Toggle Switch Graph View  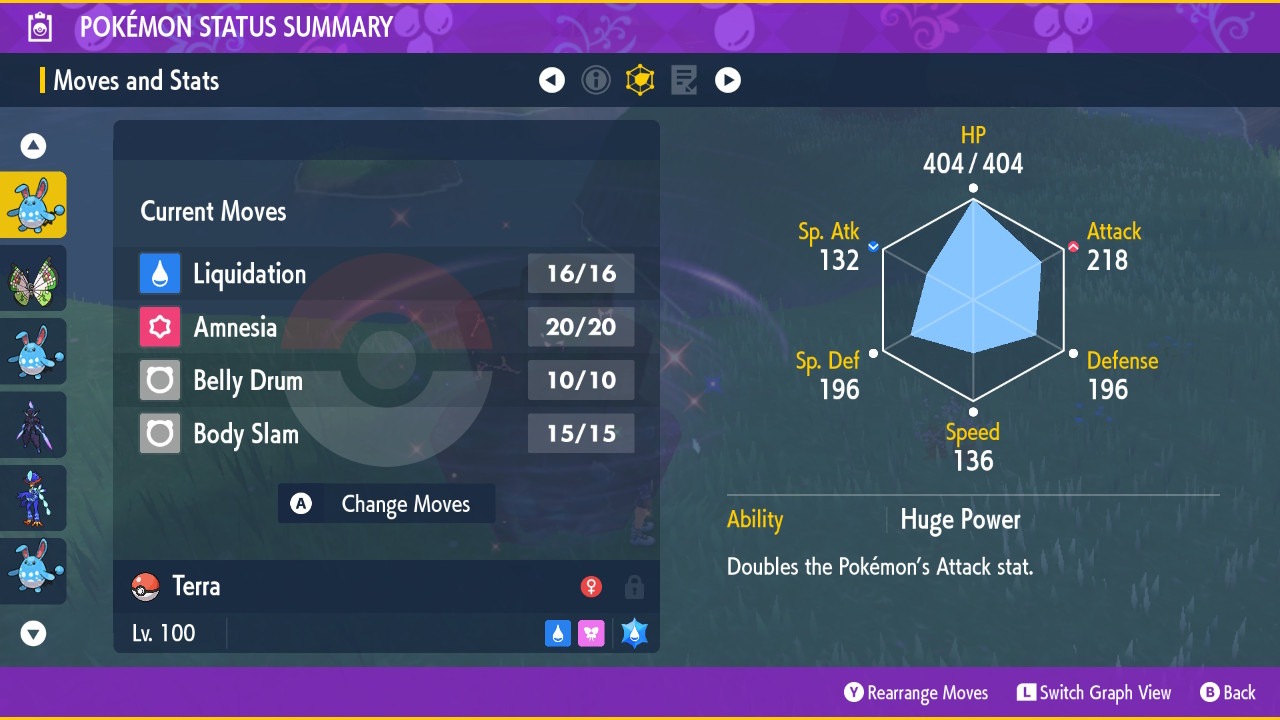(1094, 693)
